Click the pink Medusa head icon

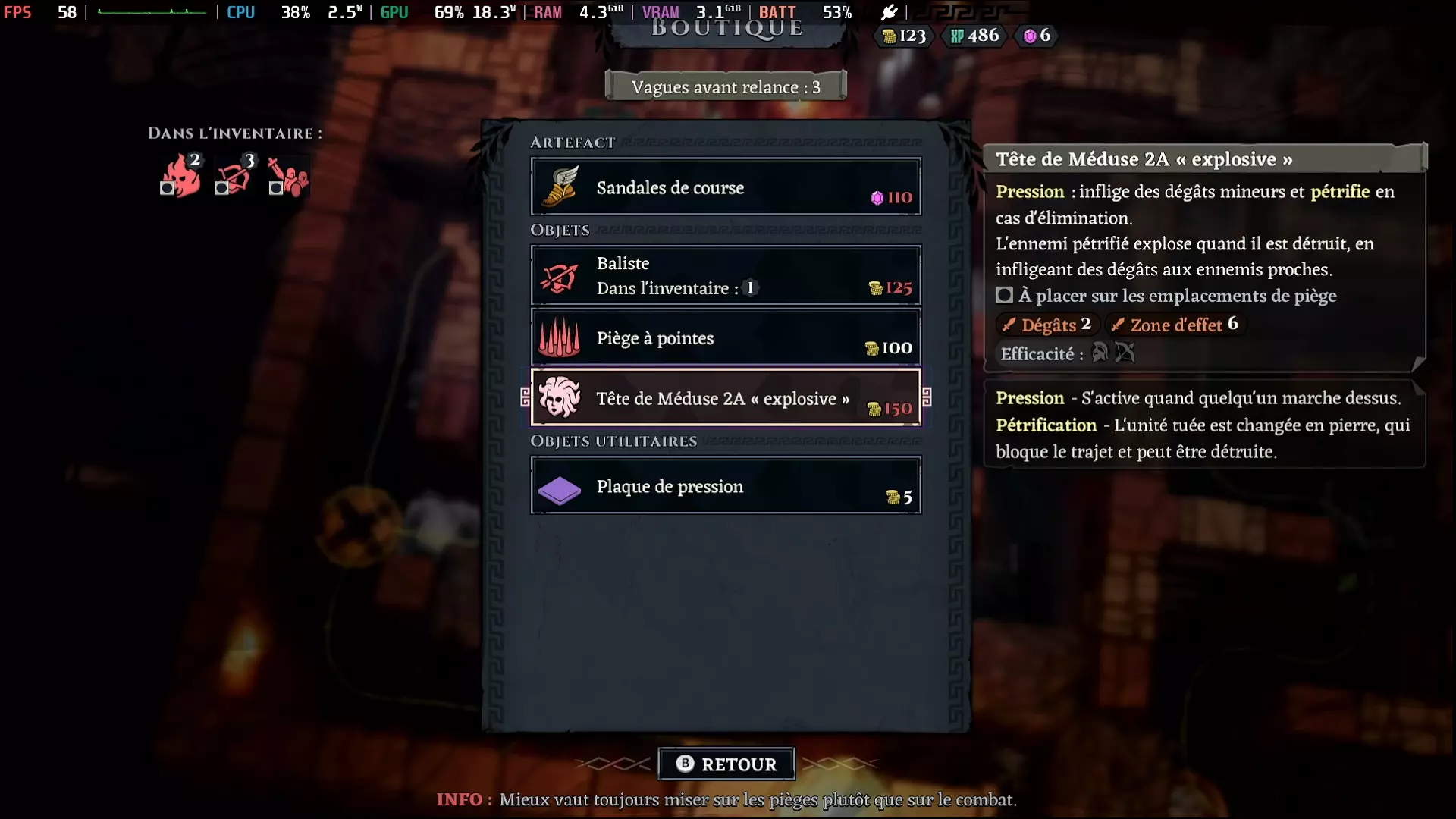click(560, 398)
